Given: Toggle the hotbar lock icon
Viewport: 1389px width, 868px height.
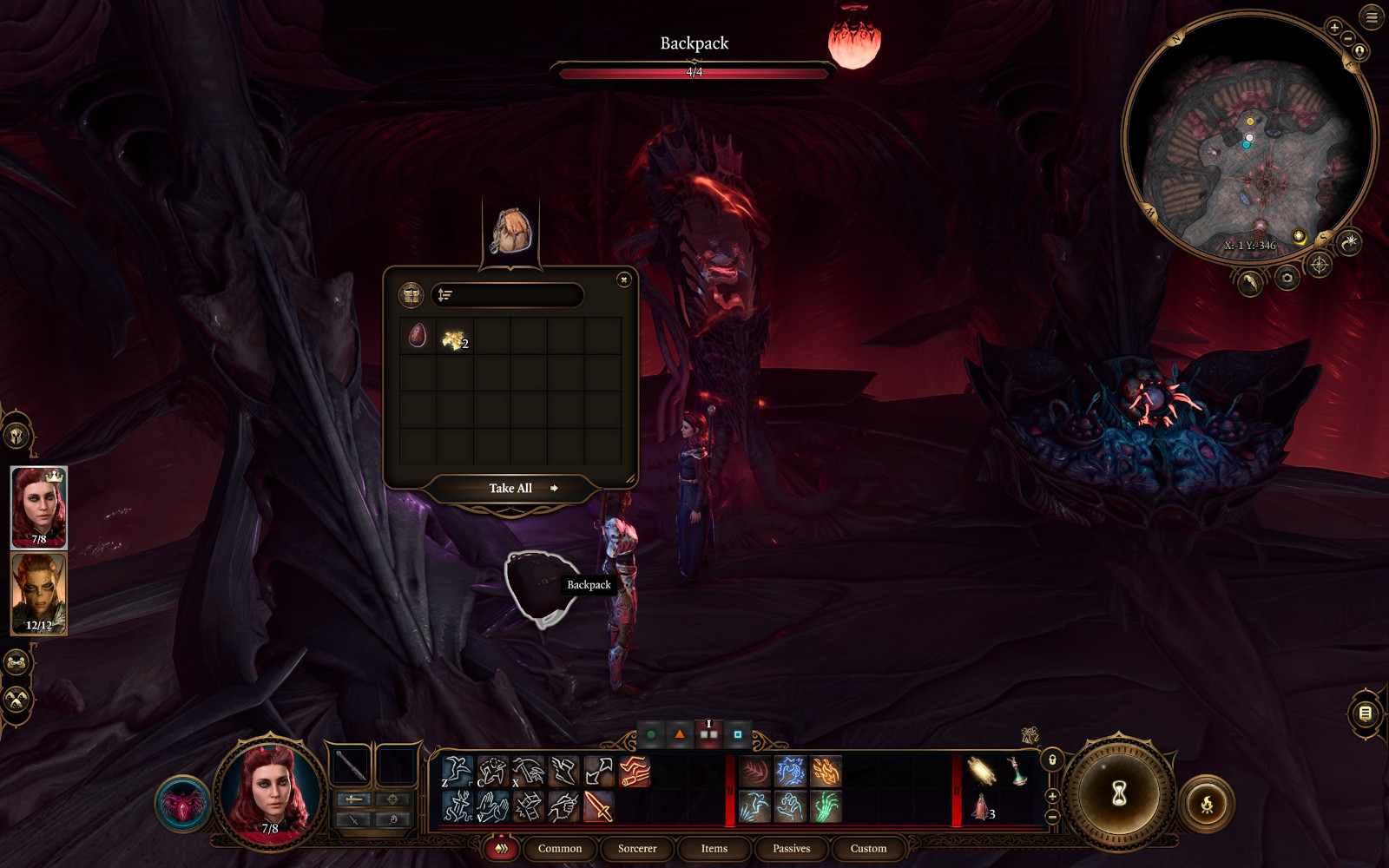Looking at the screenshot, I should click(1052, 760).
